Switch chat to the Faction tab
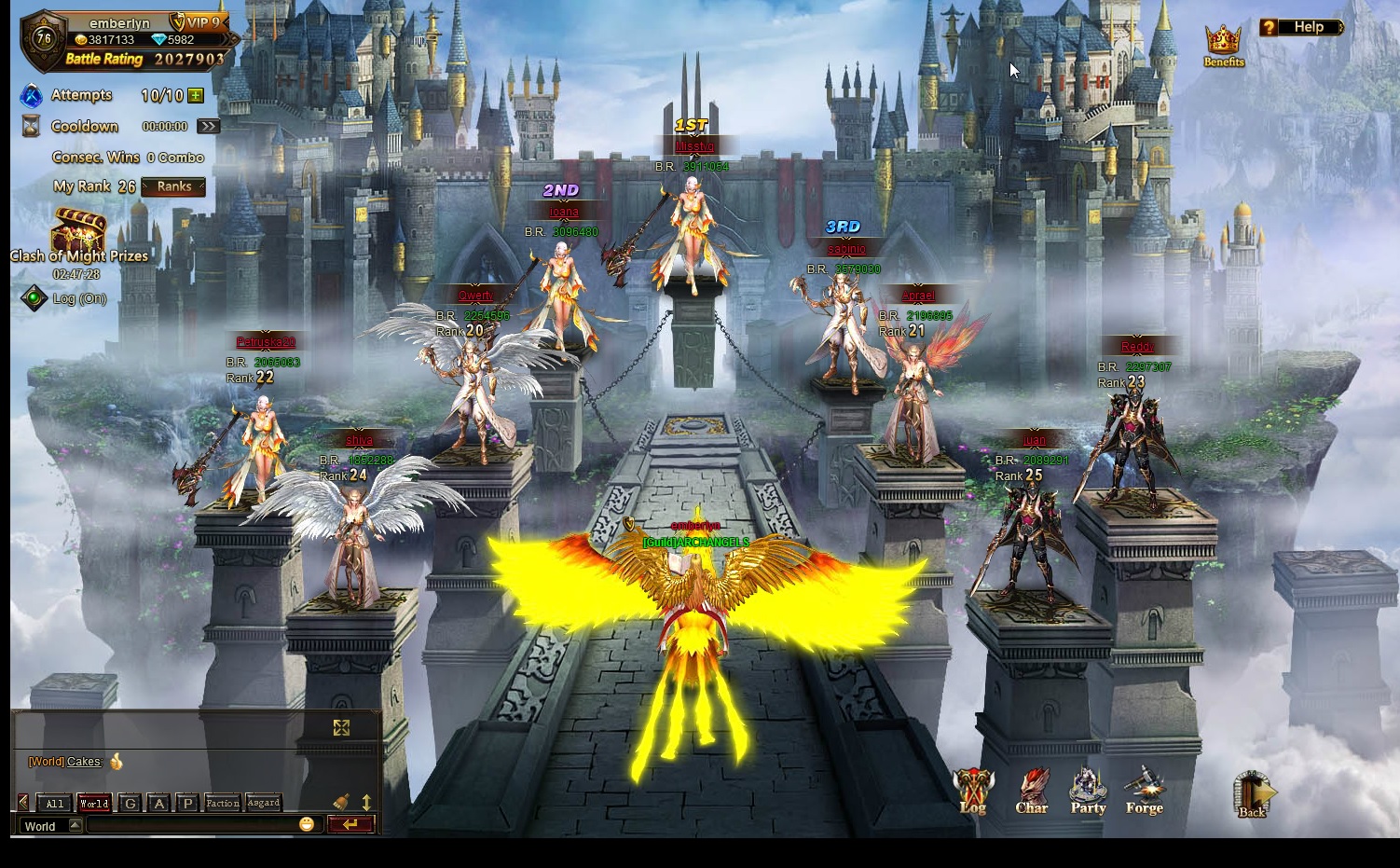 click(x=223, y=803)
